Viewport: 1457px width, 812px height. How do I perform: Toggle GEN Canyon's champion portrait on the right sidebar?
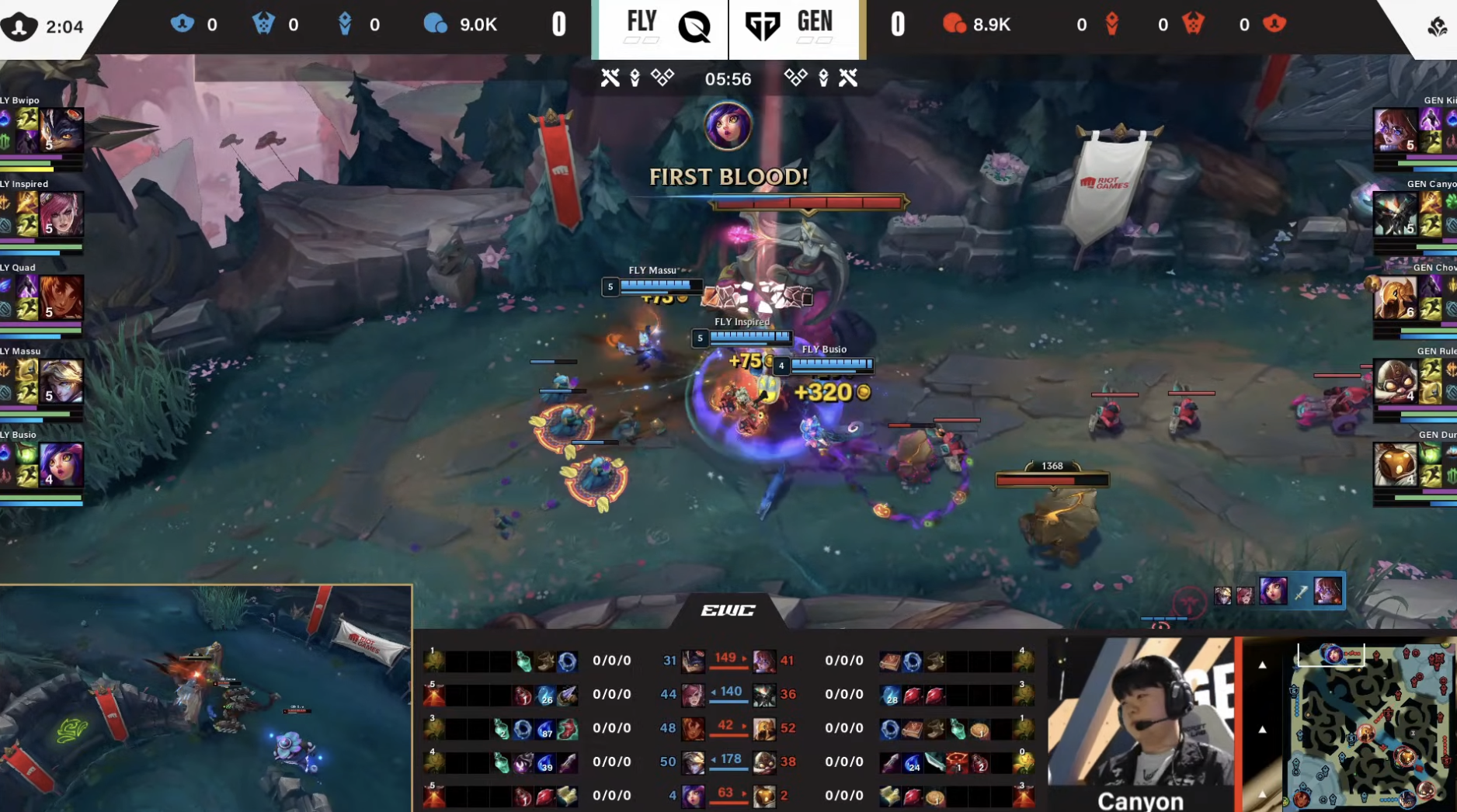[x=1396, y=212]
